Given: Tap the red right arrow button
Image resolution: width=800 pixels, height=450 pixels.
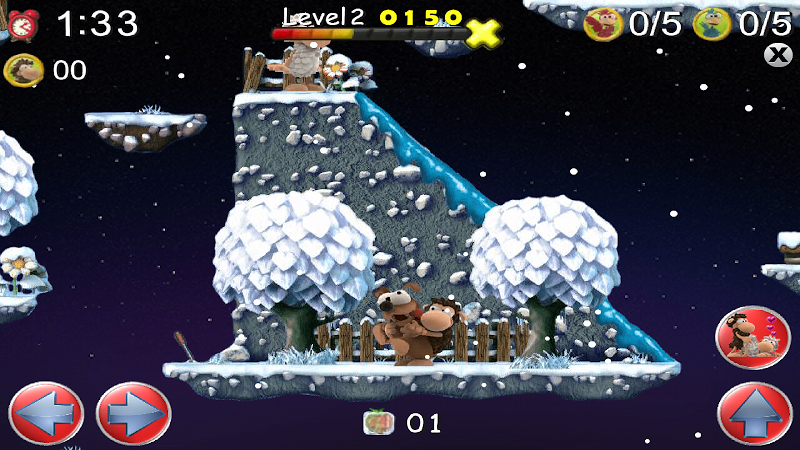Looking at the screenshot, I should click(133, 413).
